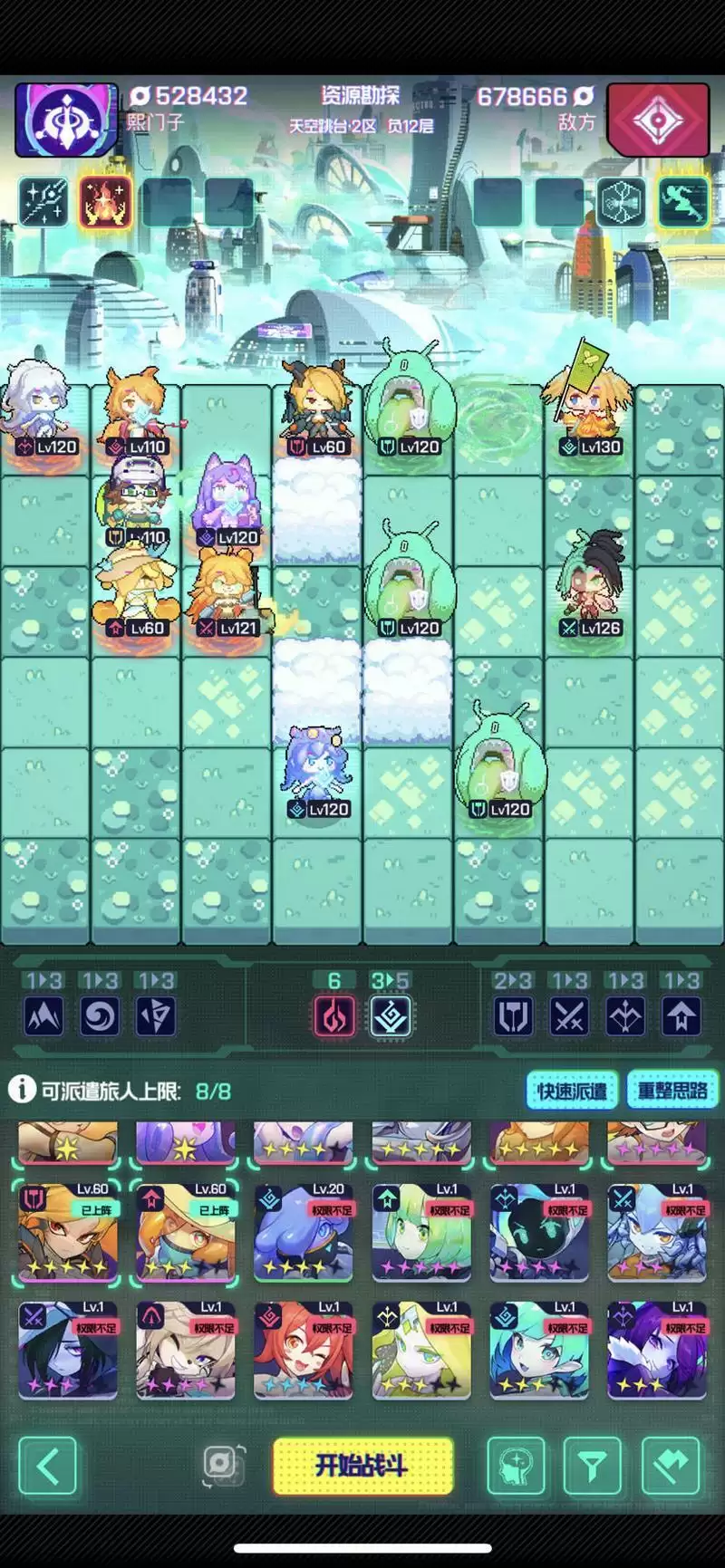Start the battle with the yellow 开始战斗 button

tap(362, 1465)
